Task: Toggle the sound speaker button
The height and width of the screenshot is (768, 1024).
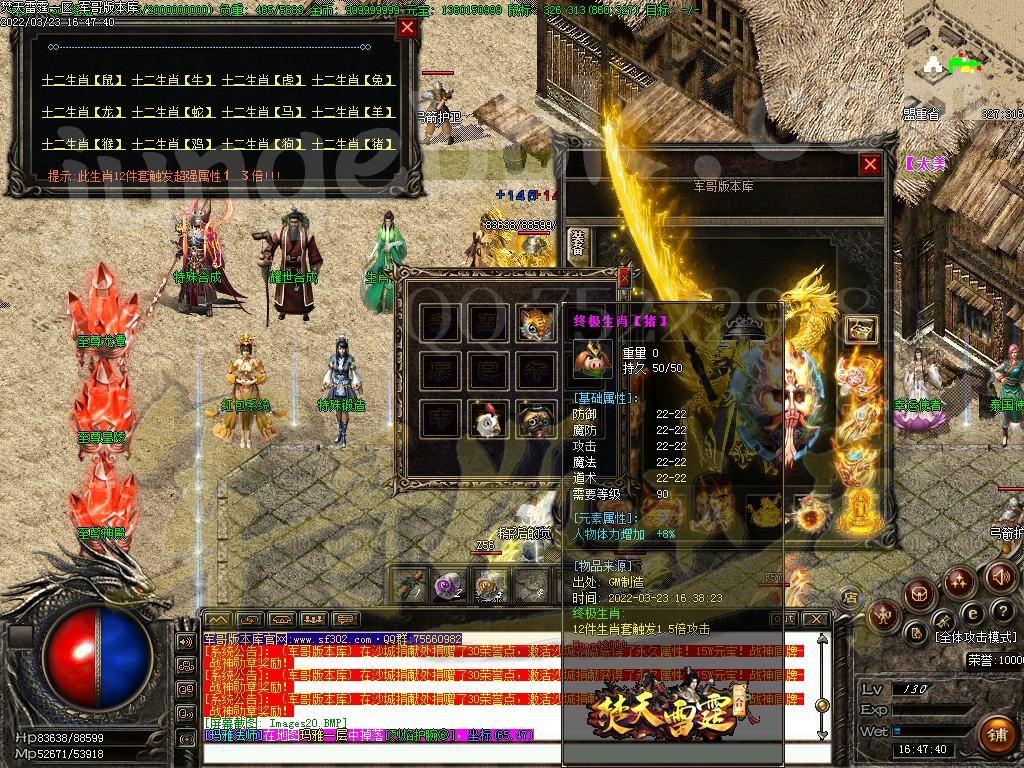Action: click(x=1000, y=576)
